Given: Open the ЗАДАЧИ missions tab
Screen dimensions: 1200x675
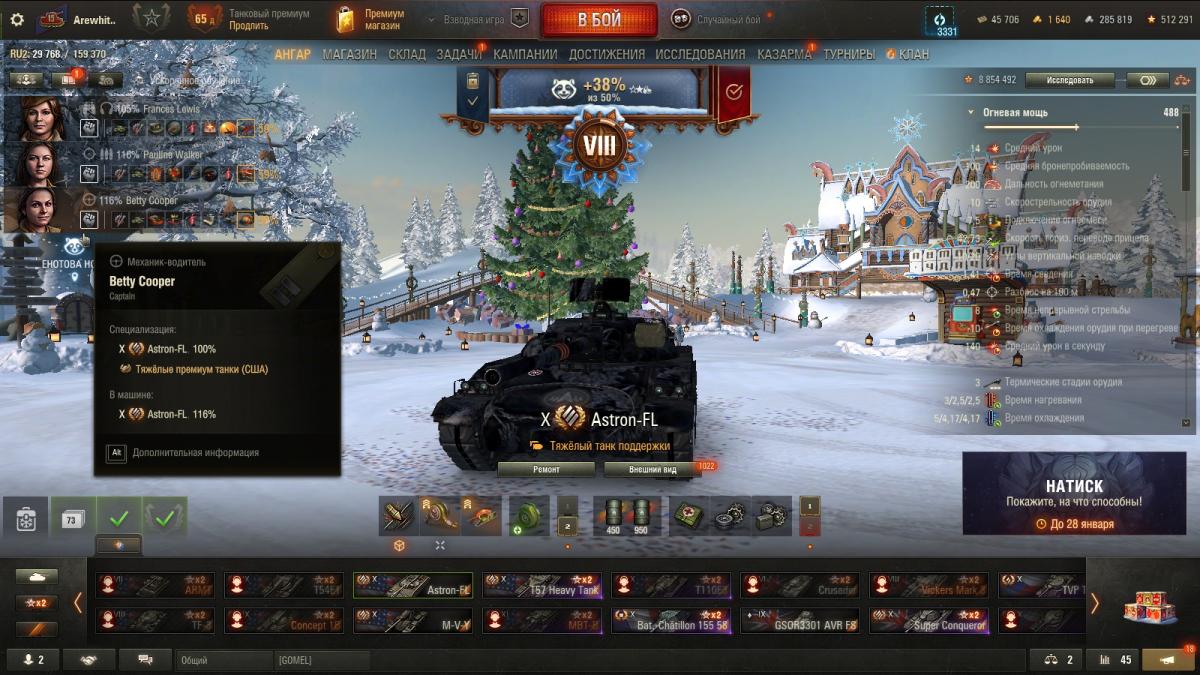Looking at the screenshot, I should click(459, 54).
